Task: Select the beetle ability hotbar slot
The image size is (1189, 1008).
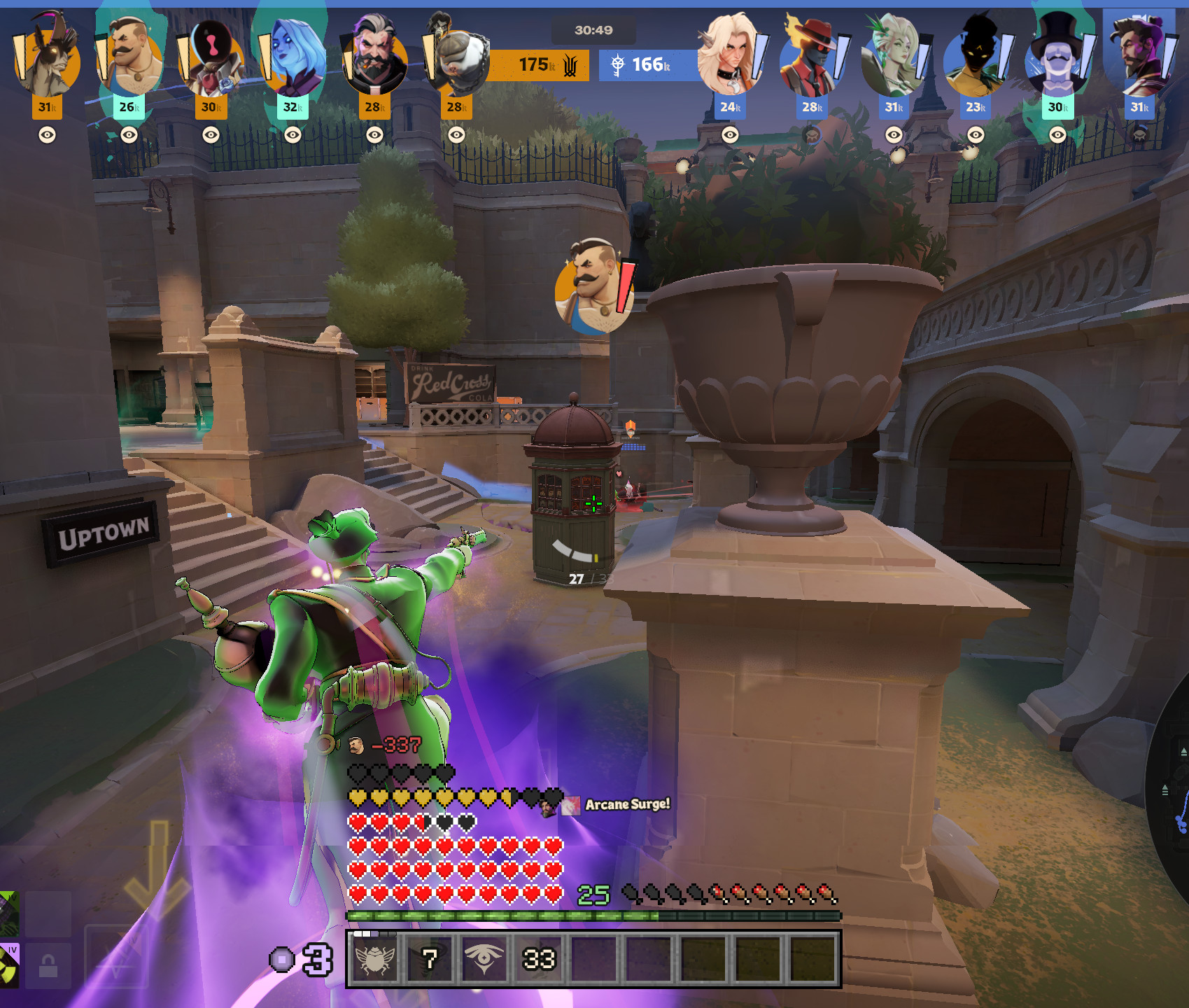Action: [x=375, y=959]
